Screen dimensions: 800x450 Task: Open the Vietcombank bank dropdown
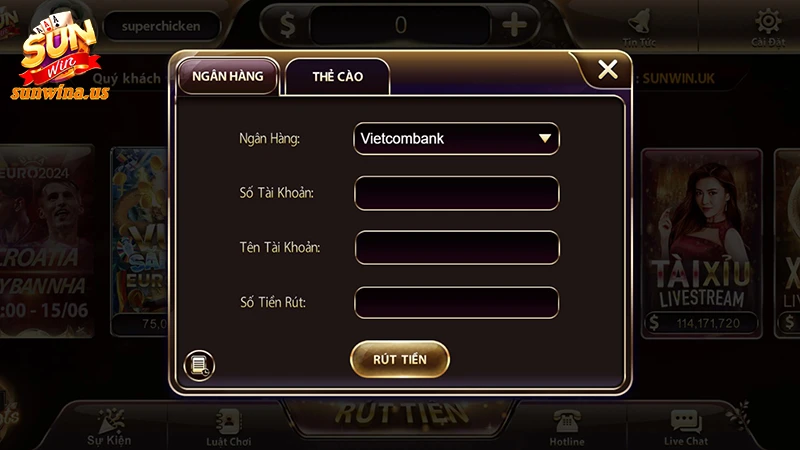pyautogui.click(x=456, y=139)
